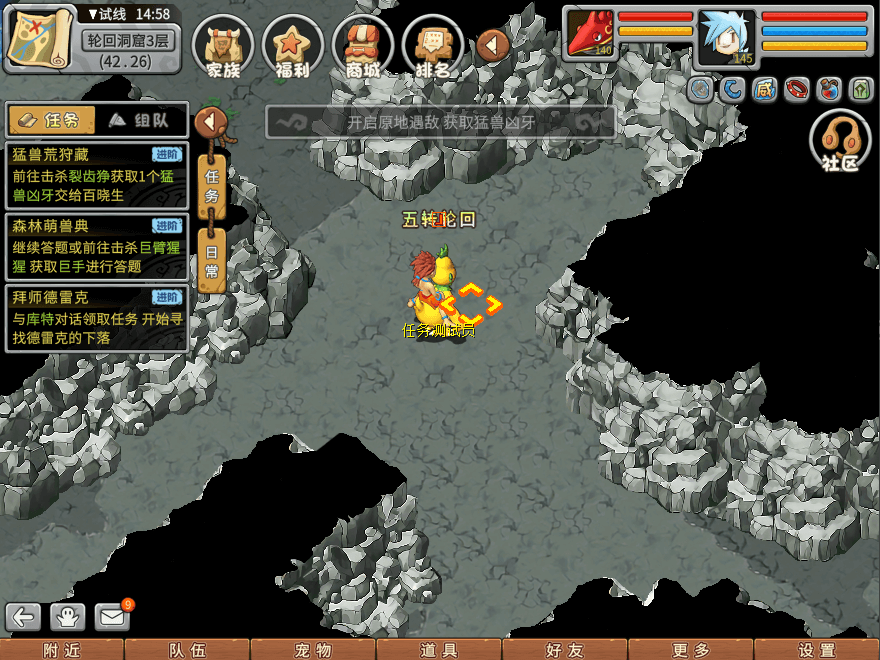
Task: Open the 设置 settings menu
Action: (x=816, y=650)
